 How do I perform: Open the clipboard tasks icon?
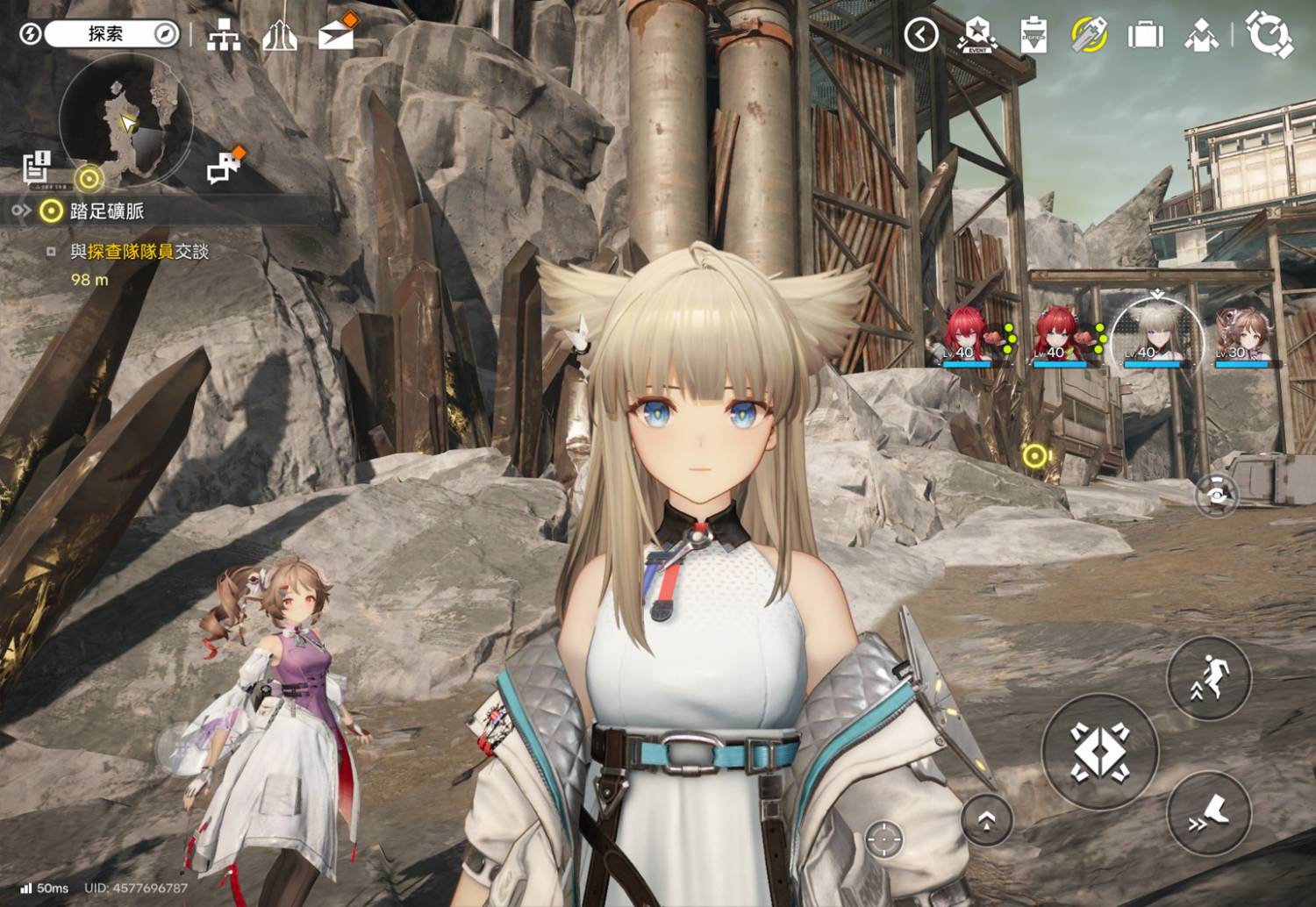[1034, 35]
